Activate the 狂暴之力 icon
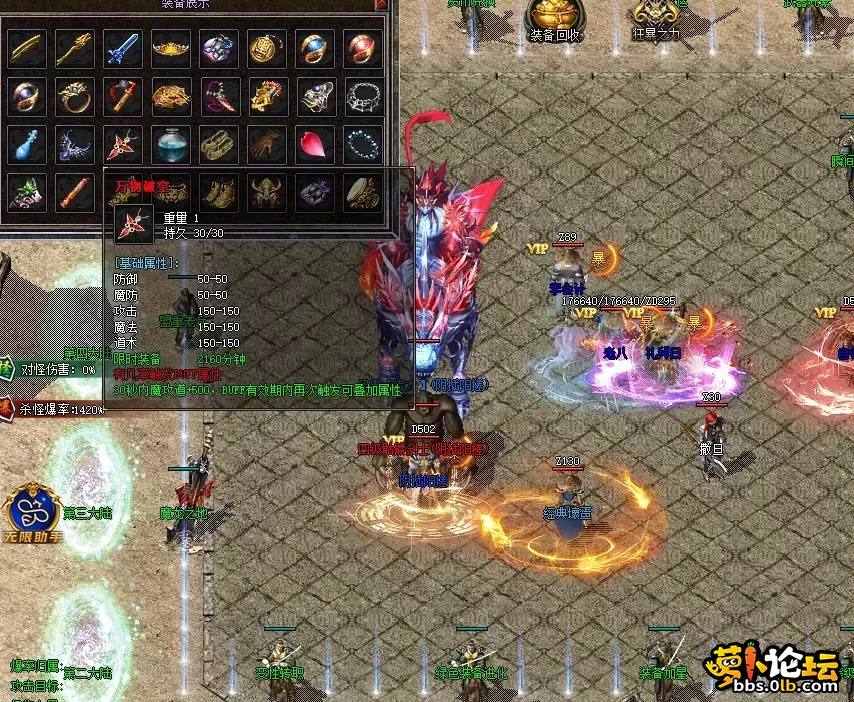This screenshot has height=702, width=854. click(x=656, y=17)
